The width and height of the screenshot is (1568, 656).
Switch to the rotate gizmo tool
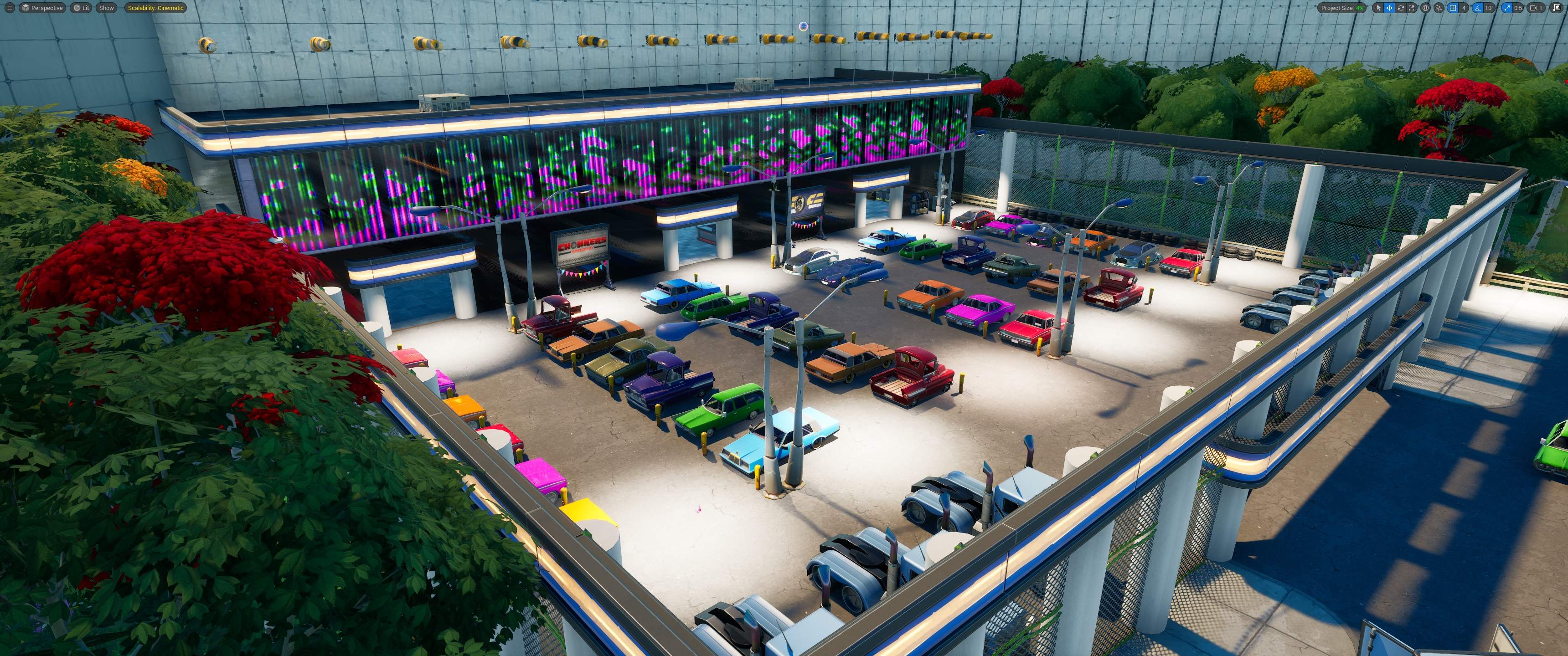[x=1401, y=8]
